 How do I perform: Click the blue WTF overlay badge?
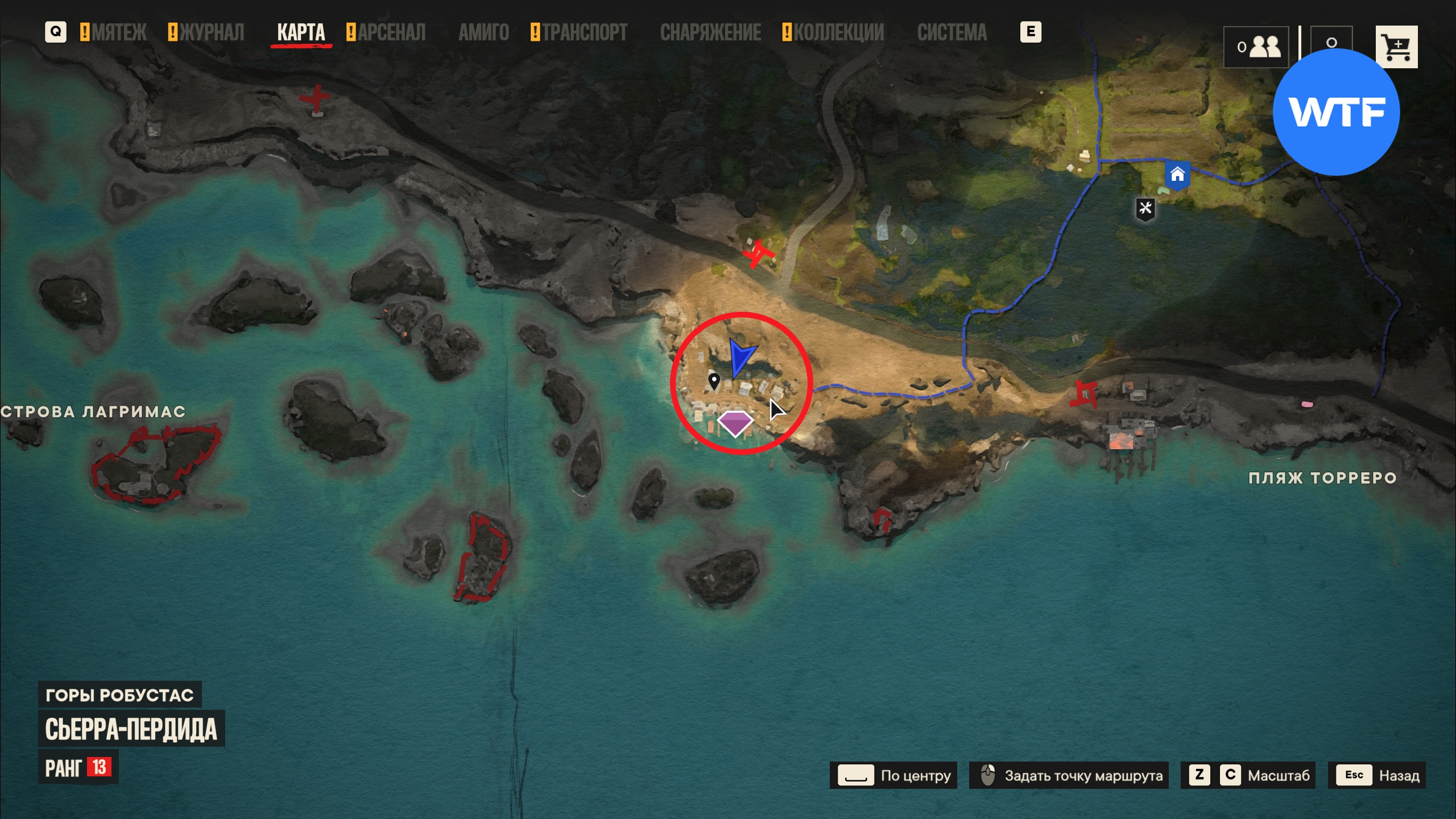(1335, 112)
